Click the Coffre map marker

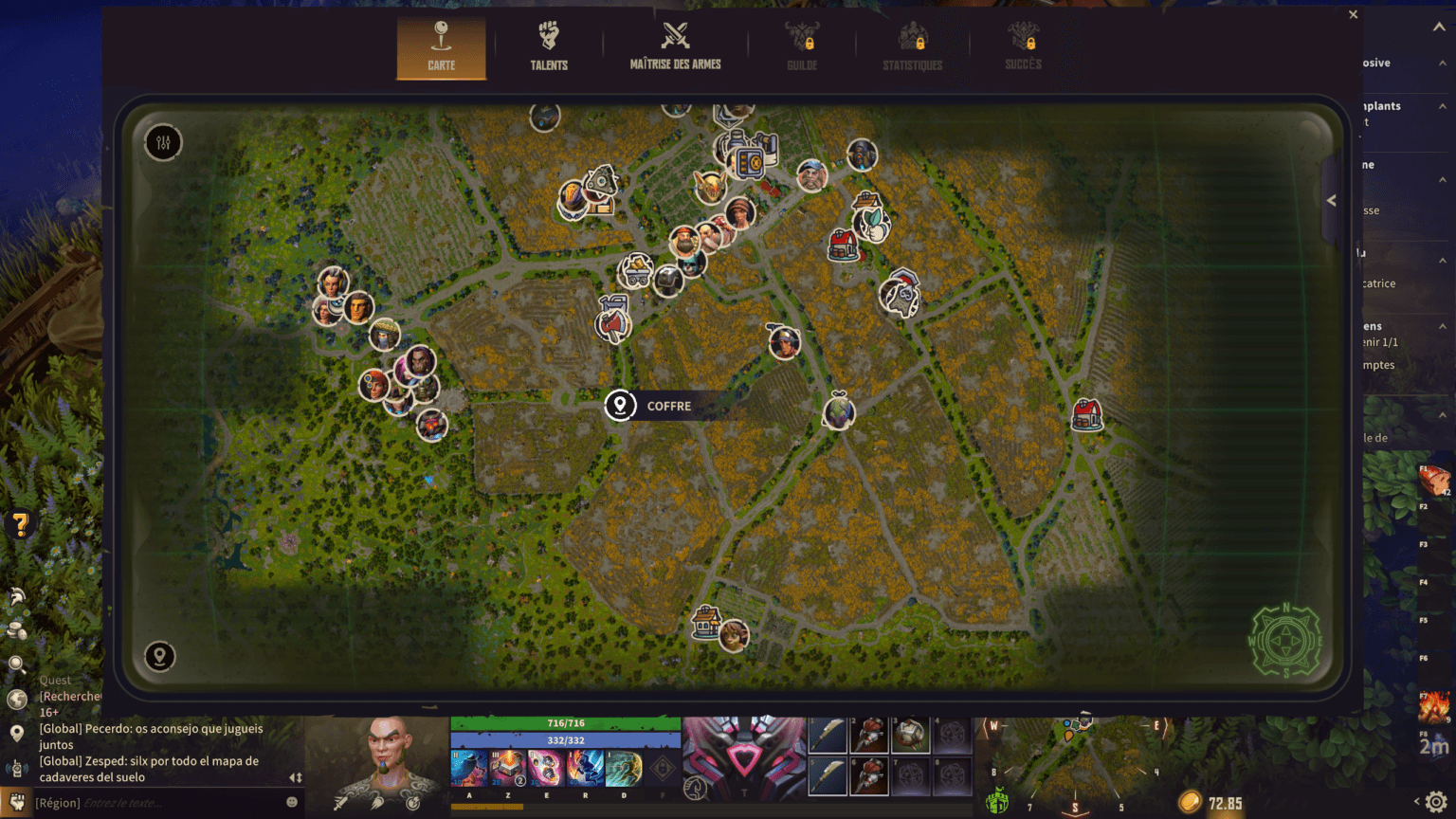[620, 406]
